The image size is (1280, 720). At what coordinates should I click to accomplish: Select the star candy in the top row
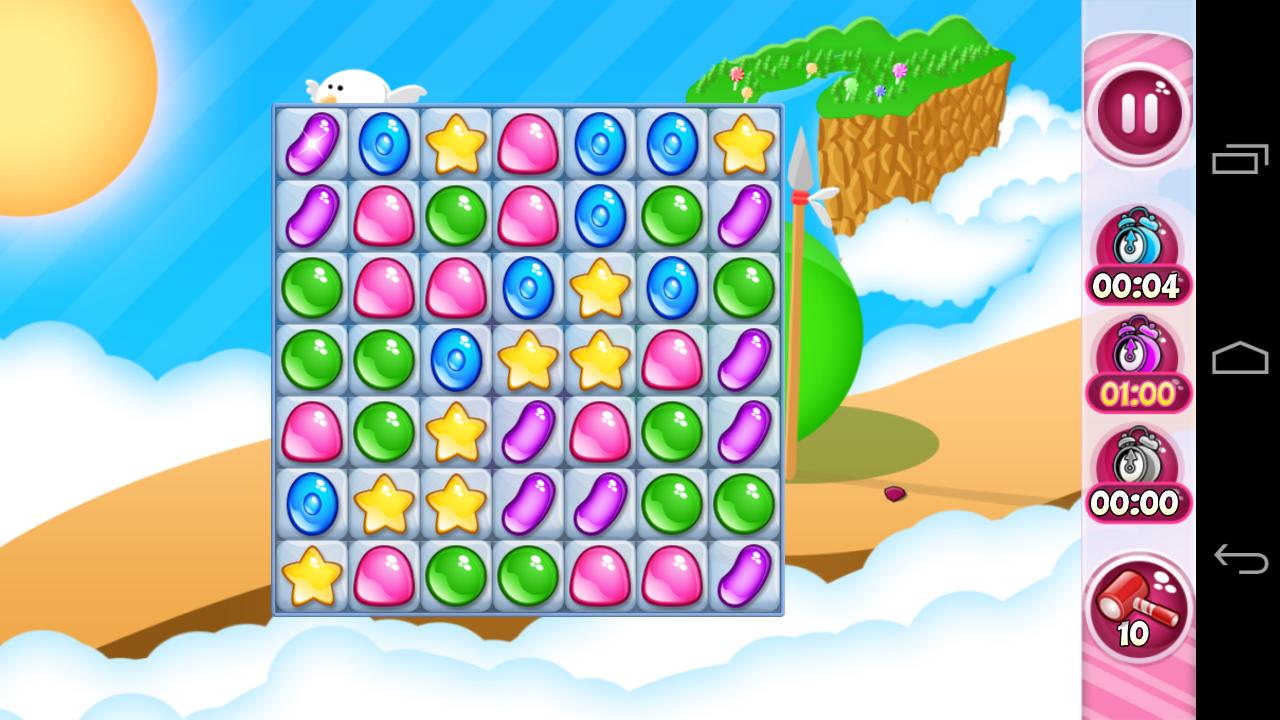click(455, 143)
